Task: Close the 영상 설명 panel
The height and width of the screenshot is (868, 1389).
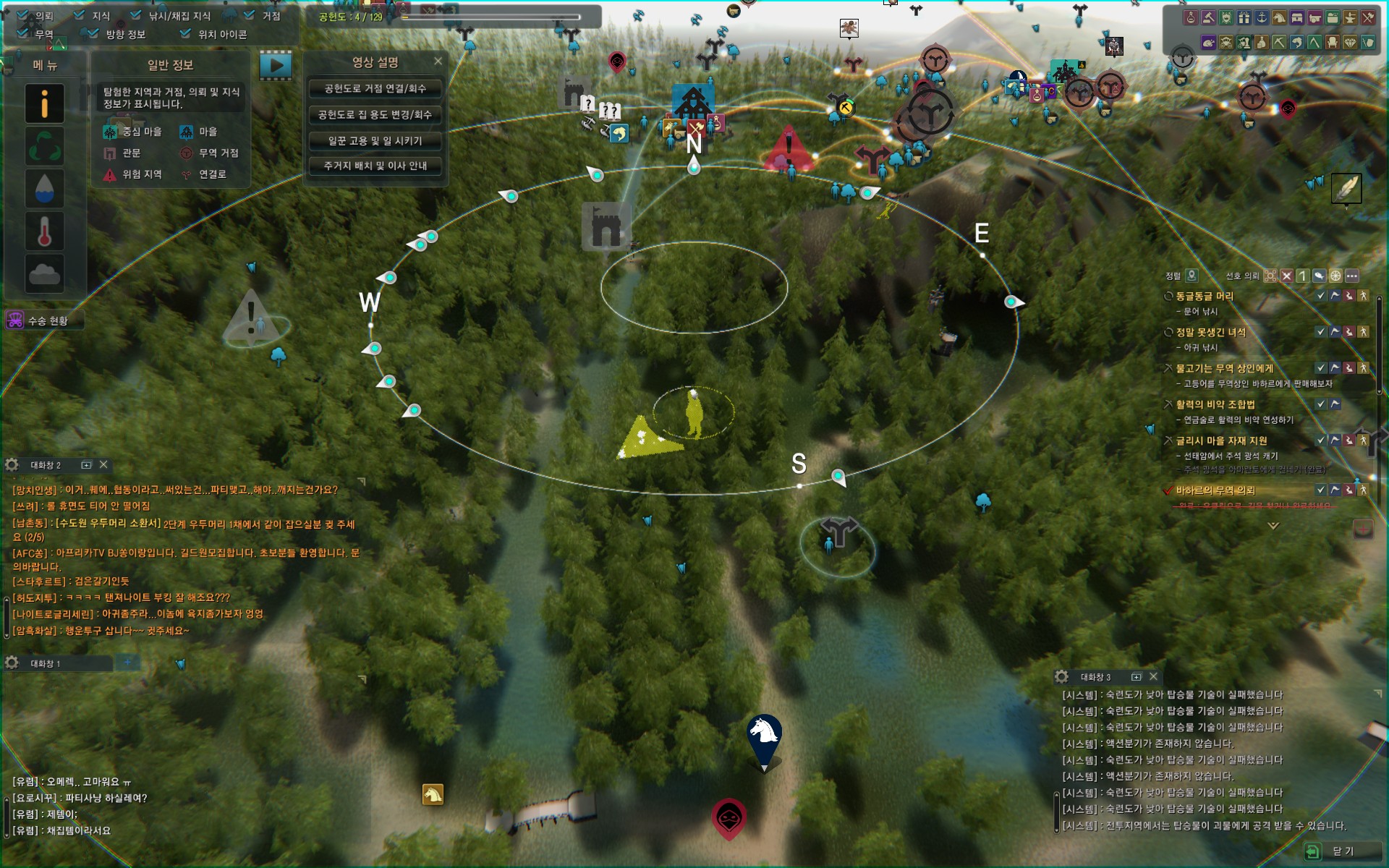Action: point(438,61)
